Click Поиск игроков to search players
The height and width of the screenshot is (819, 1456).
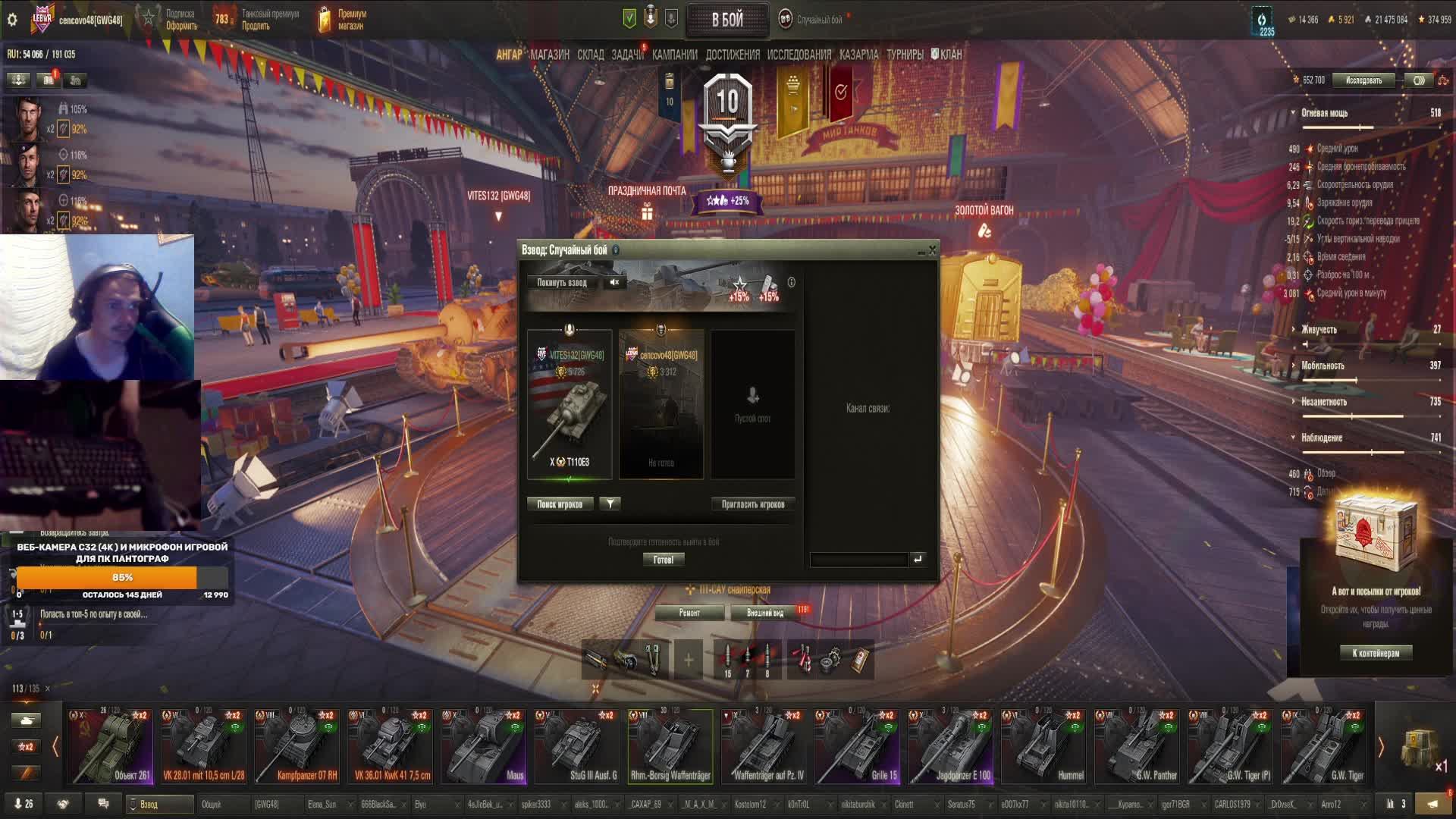click(560, 504)
